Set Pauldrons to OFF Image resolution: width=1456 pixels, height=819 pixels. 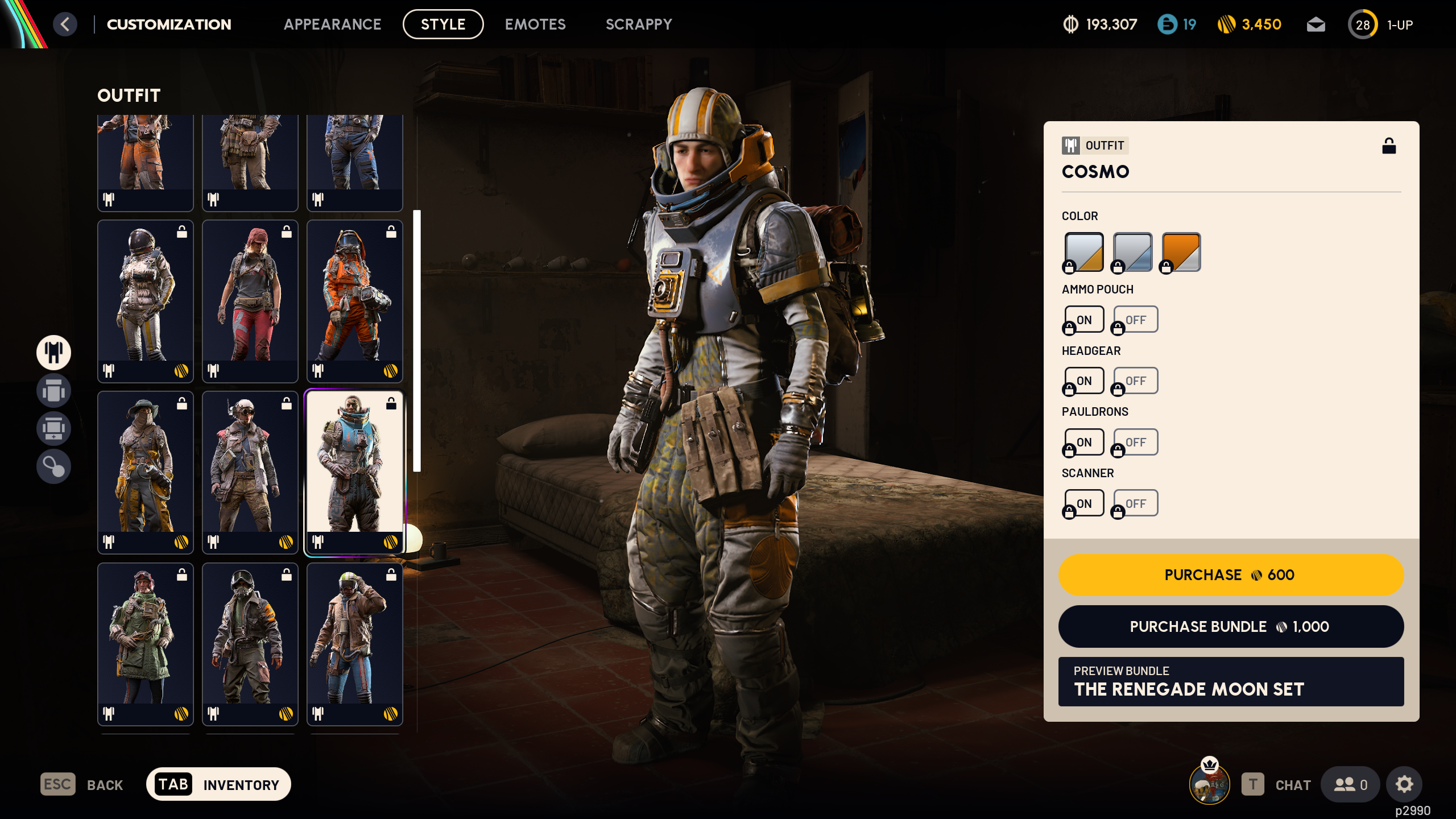[1135, 441]
